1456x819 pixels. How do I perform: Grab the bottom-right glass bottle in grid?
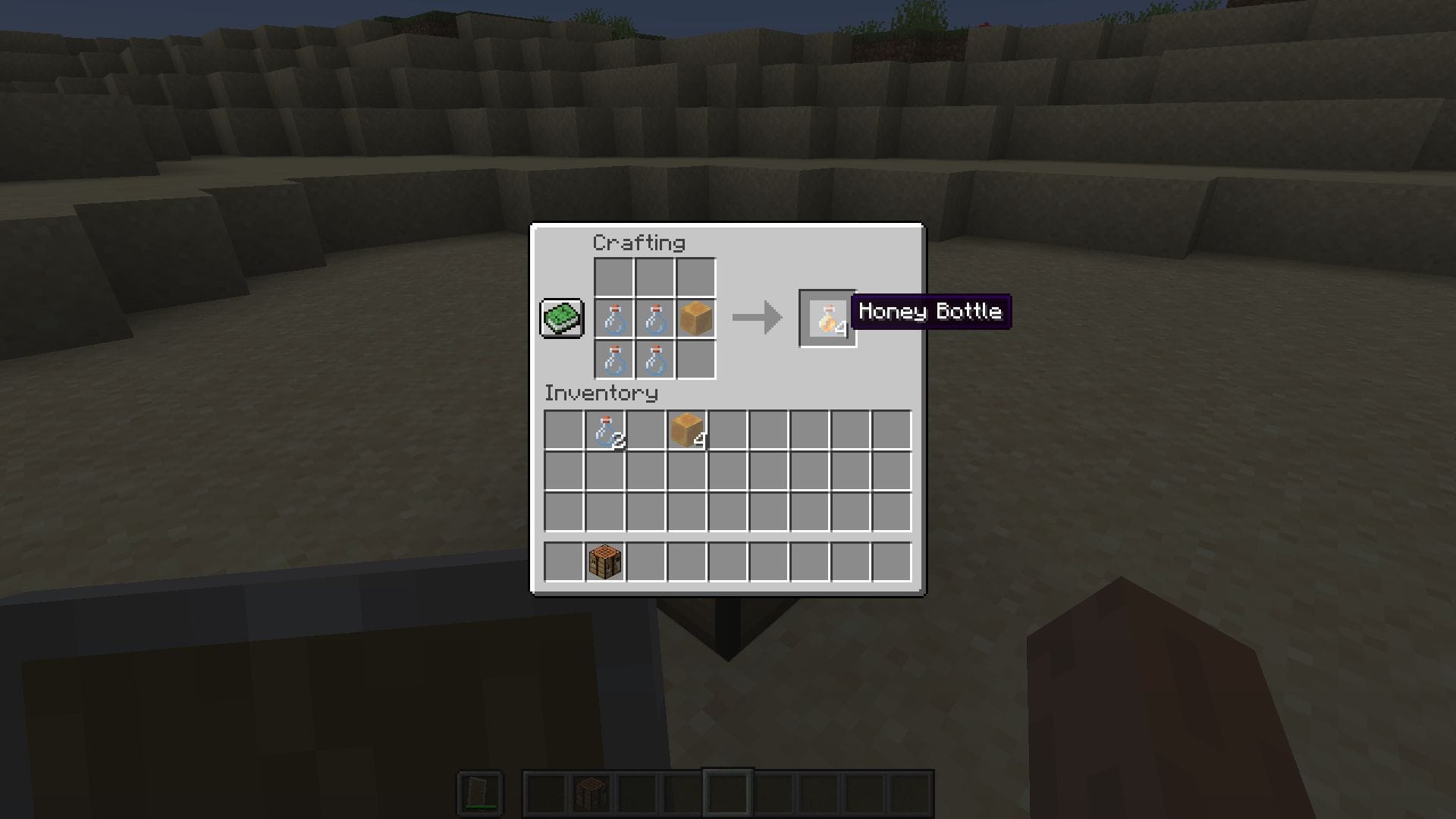654,359
